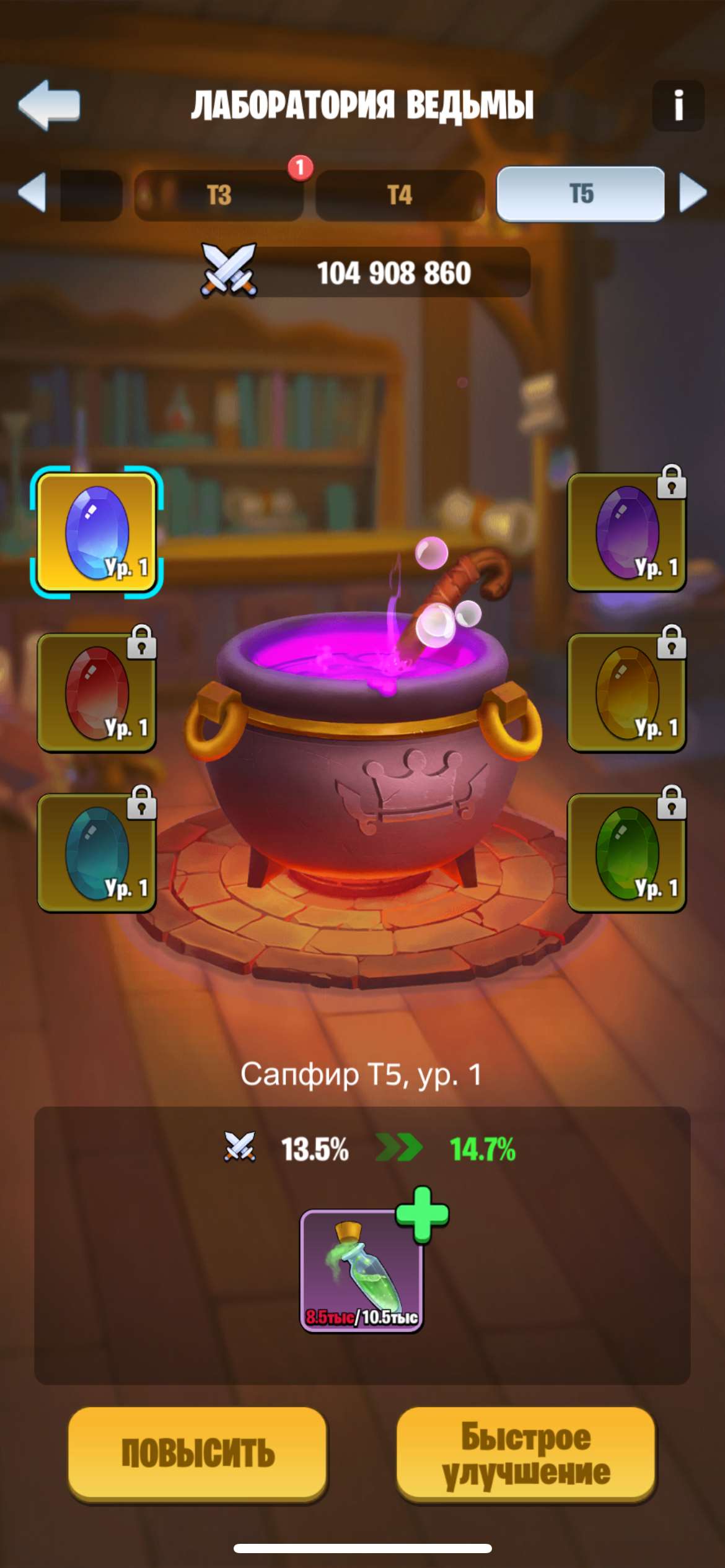This screenshot has height=1568, width=725.
Task: Select the locked purple amethyst gem
Action: point(626,533)
